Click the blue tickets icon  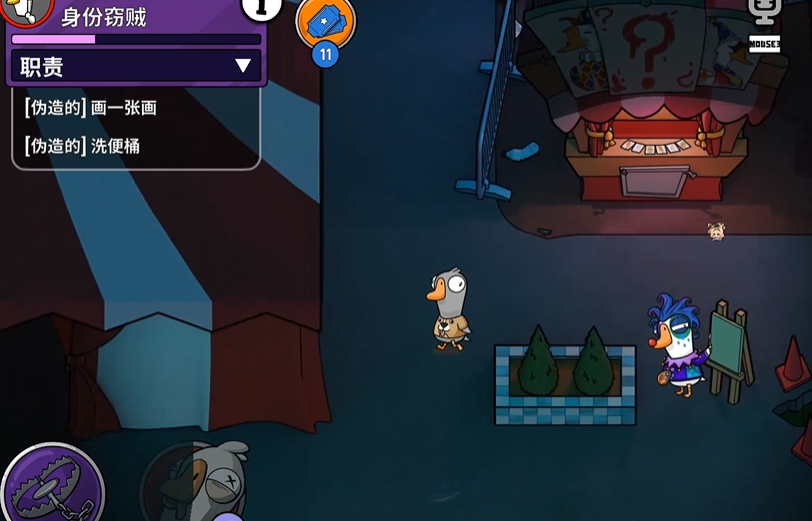[325, 20]
